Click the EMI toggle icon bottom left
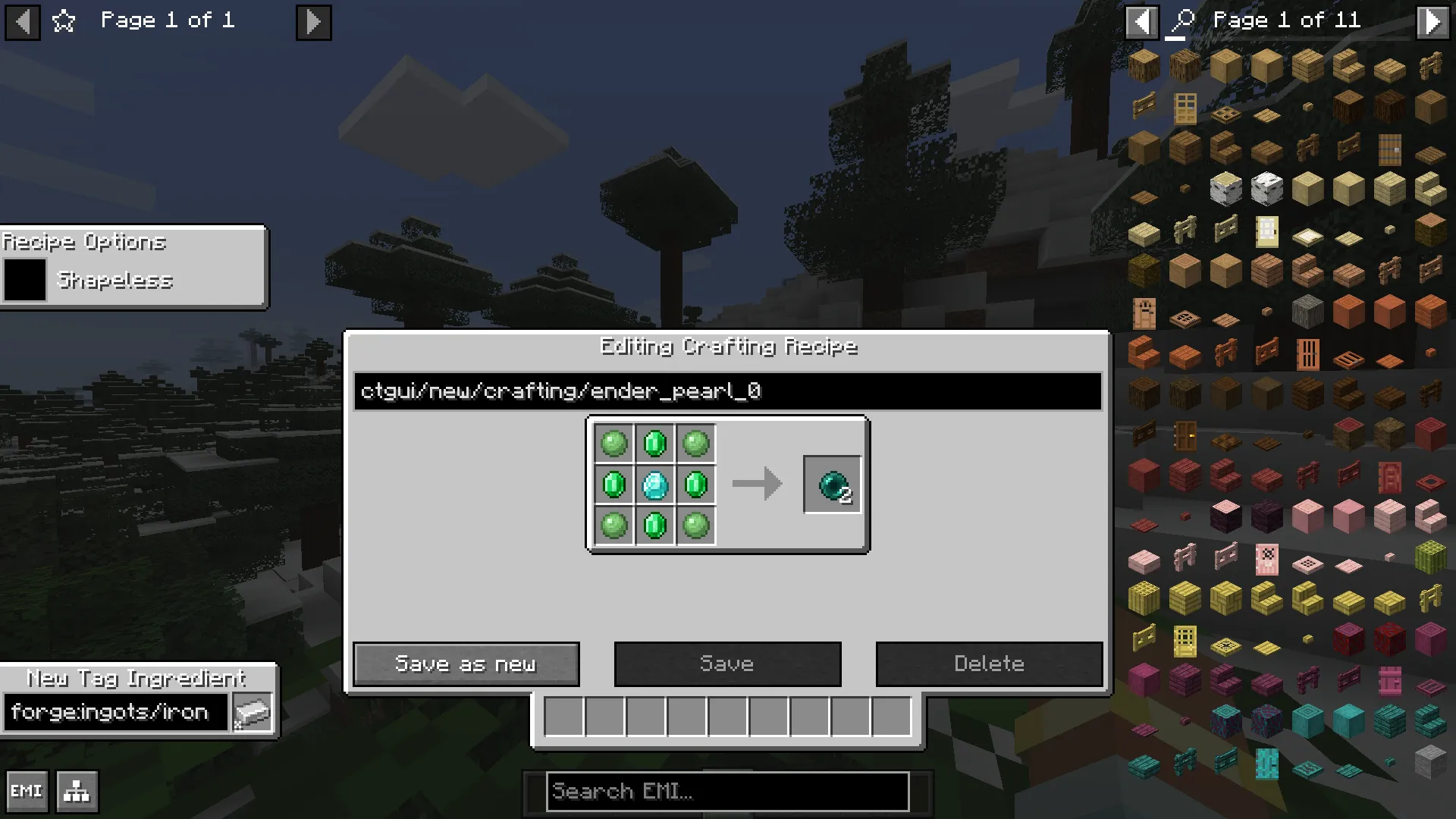Viewport: 1456px width, 819px height. [28, 790]
